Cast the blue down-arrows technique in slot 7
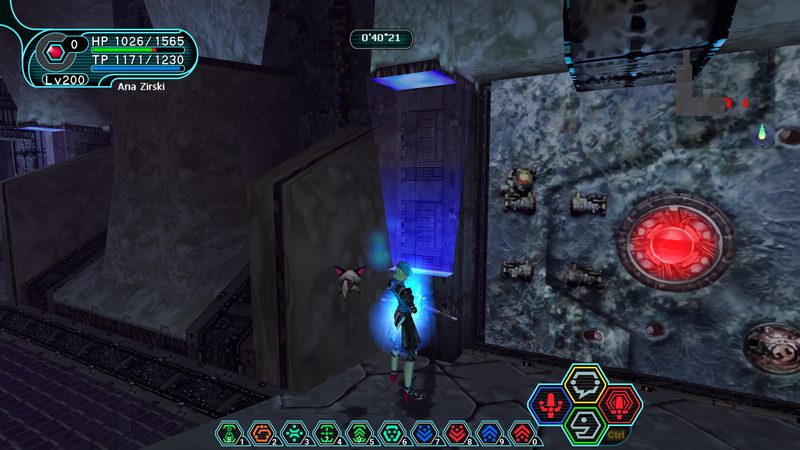The width and height of the screenshot is (800, 450). point(424,433)
